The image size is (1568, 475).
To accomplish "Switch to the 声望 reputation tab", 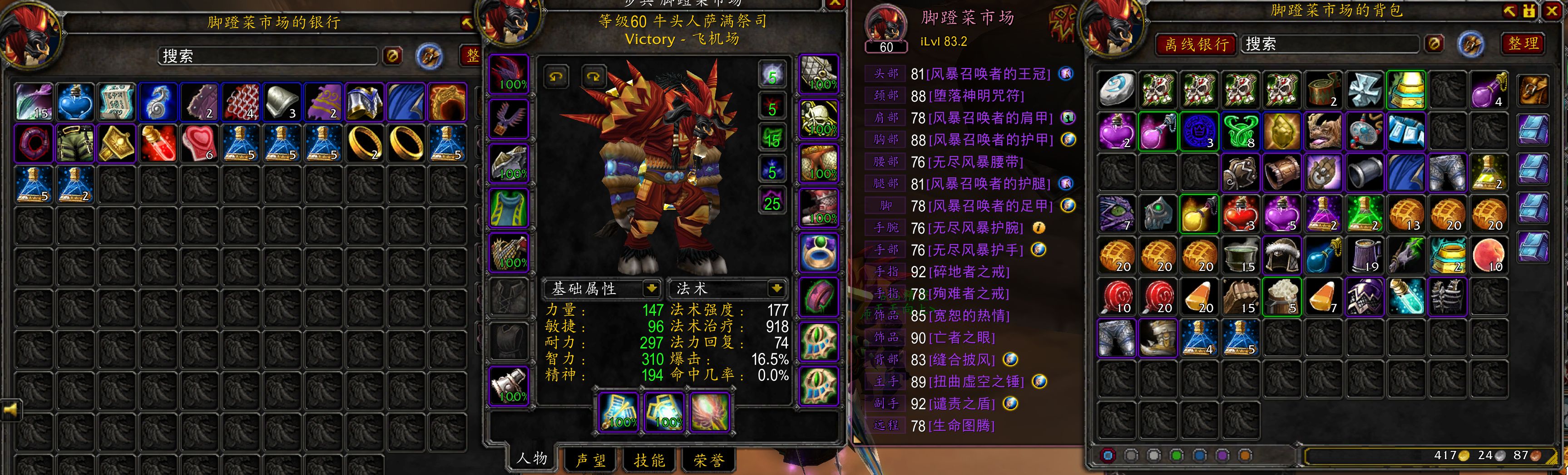I will [x=590, y=460].
